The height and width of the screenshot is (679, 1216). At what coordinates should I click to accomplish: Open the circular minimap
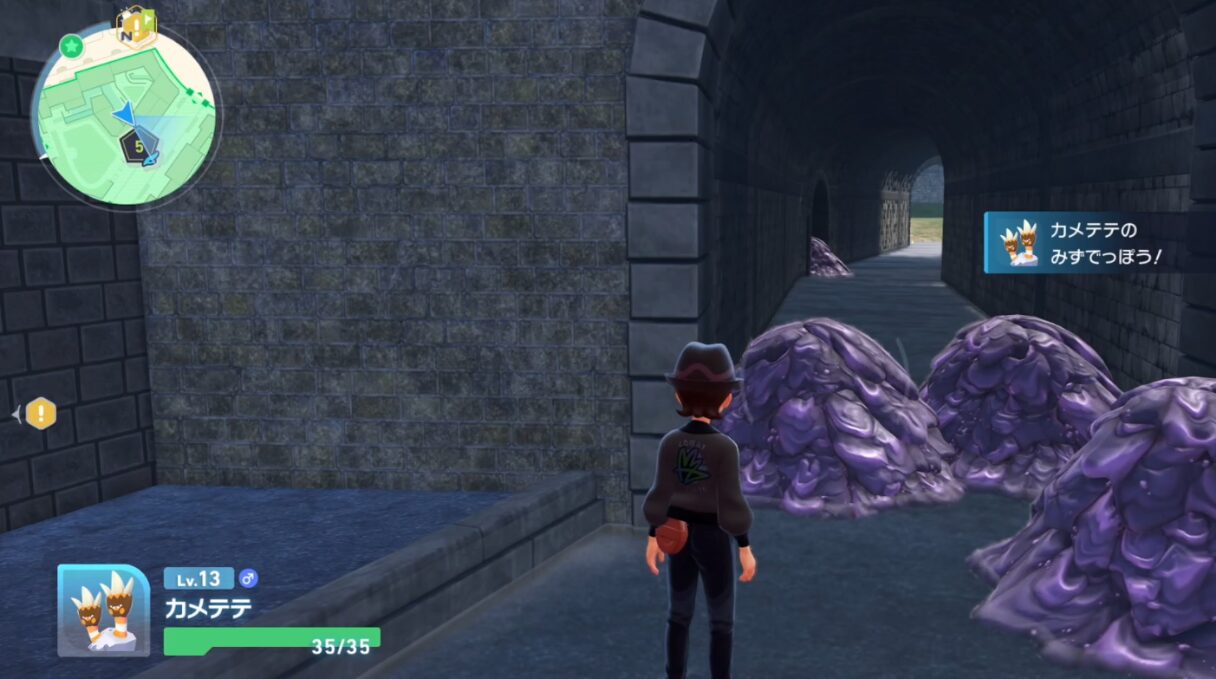pyautogui.click(x=125, y=115)
